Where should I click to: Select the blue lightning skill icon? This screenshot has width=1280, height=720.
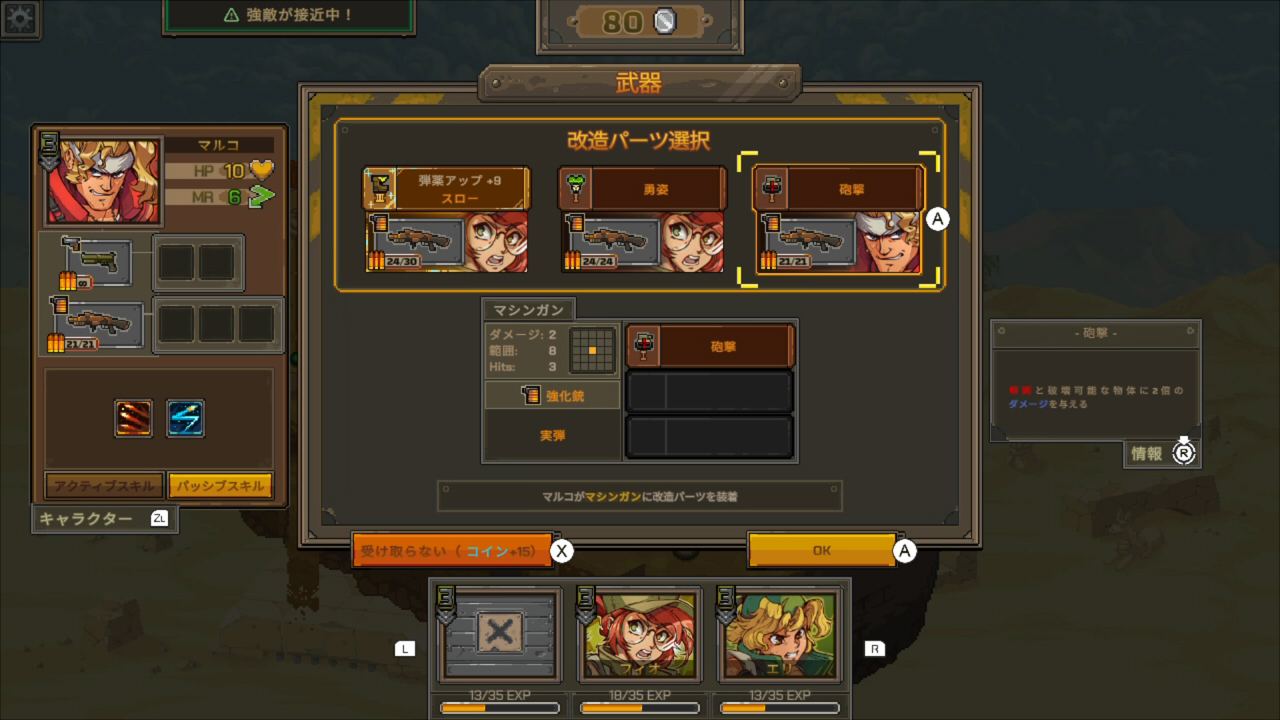(186, 418)
